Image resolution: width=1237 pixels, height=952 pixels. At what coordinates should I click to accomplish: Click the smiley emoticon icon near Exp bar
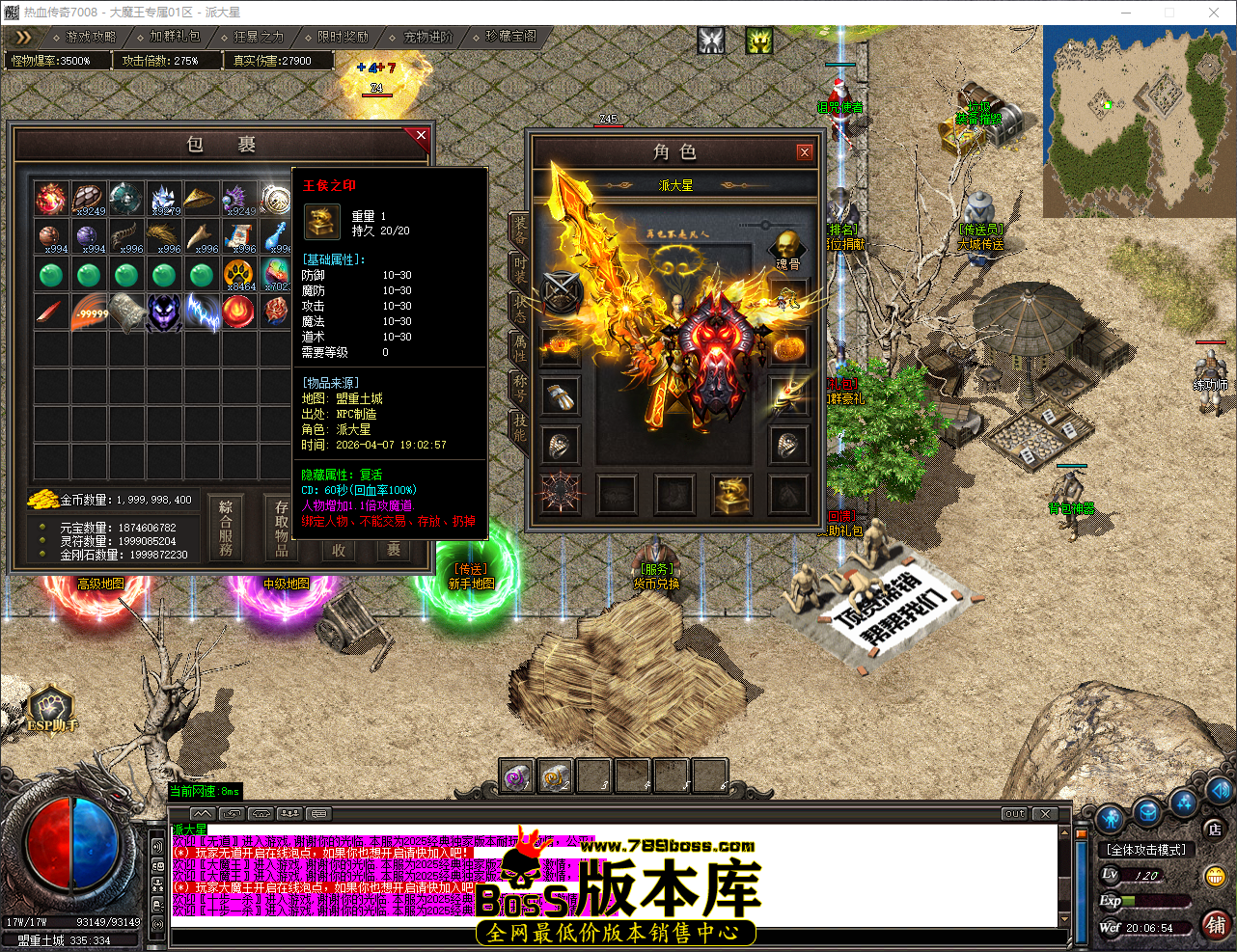click(1214, 876)
